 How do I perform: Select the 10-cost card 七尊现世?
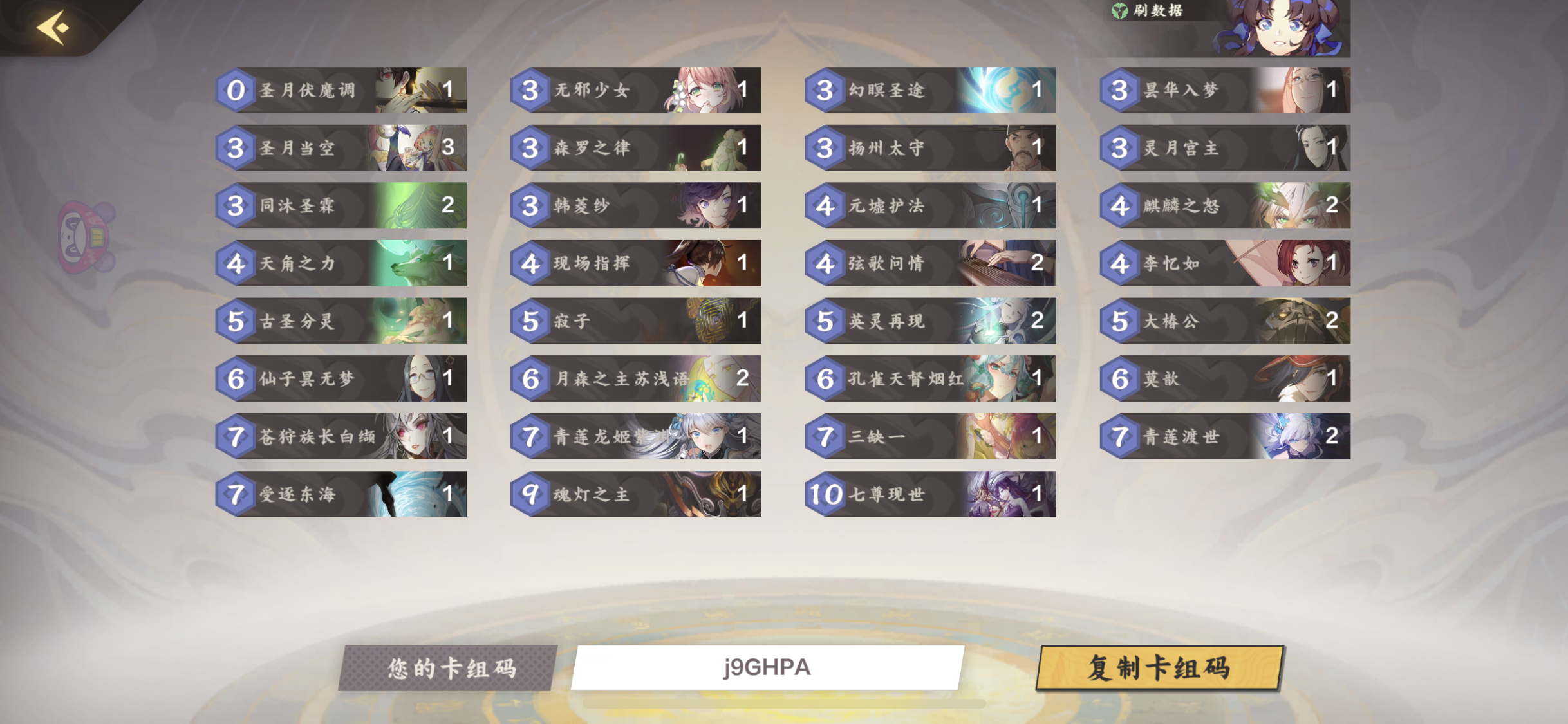click(930, 493)
